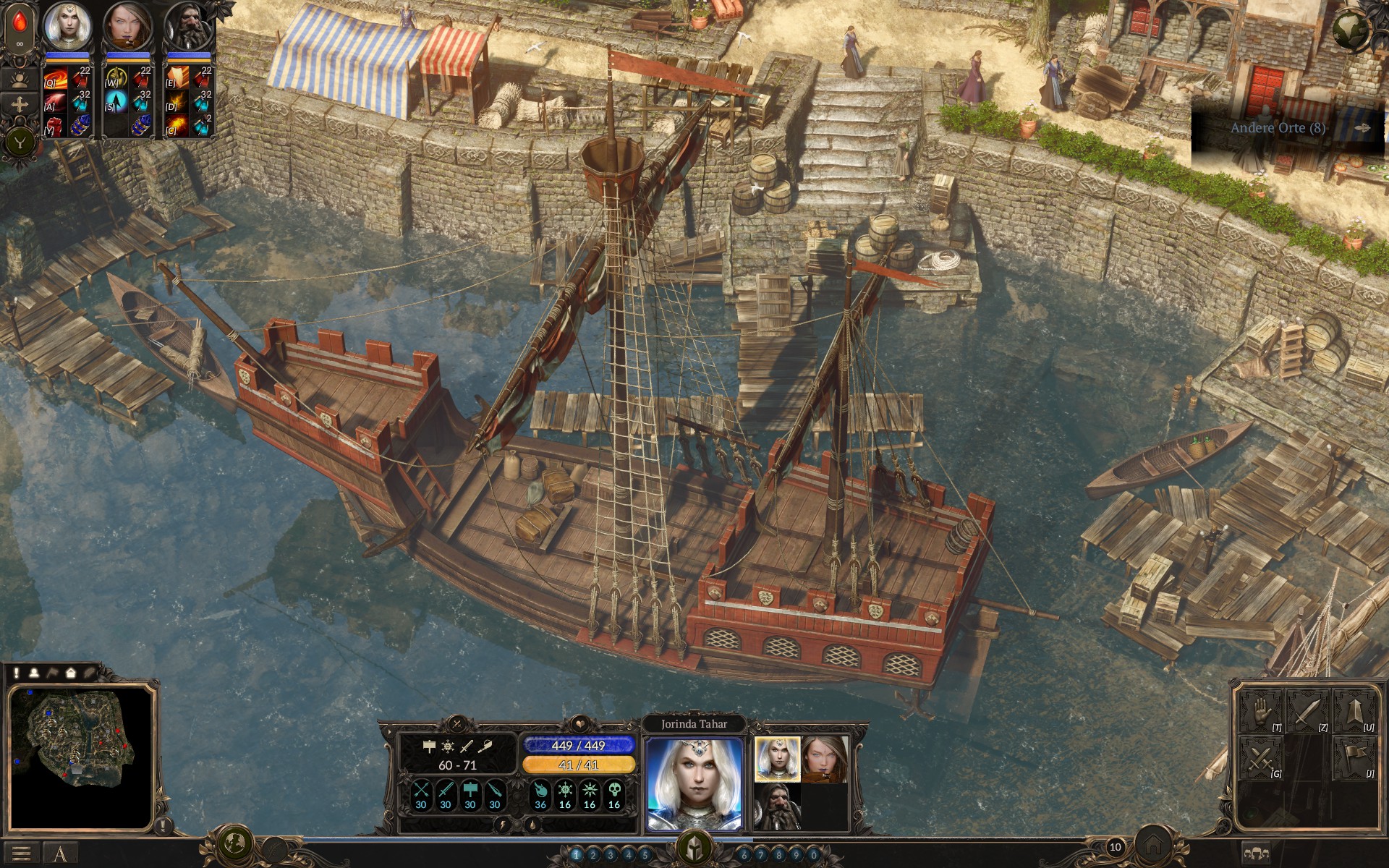Click the house-shaped home button
This screenshot has height=868, width=1389.
[x=1153, y=845]
